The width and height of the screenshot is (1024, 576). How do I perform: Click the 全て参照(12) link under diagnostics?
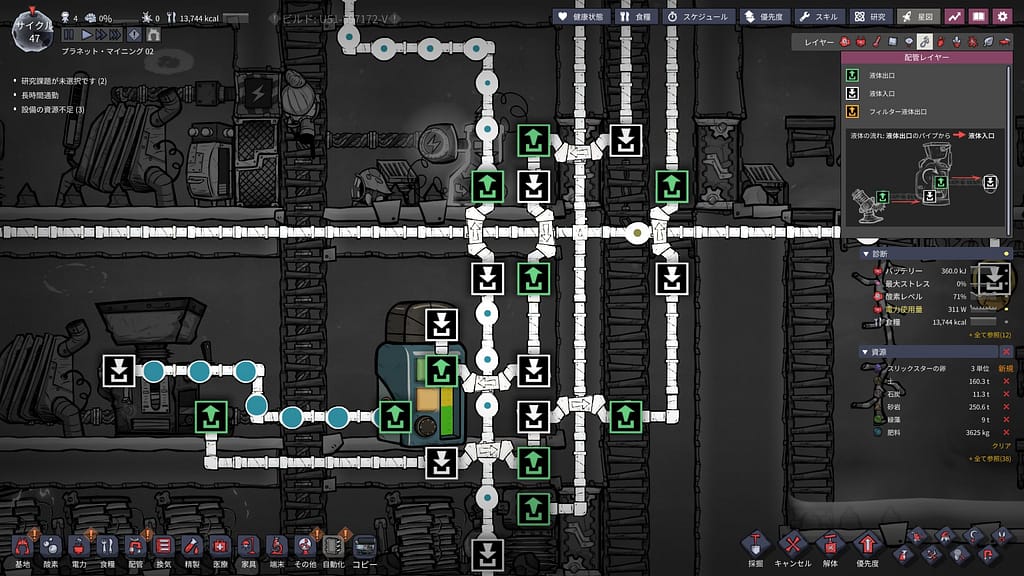pos(990,334)
